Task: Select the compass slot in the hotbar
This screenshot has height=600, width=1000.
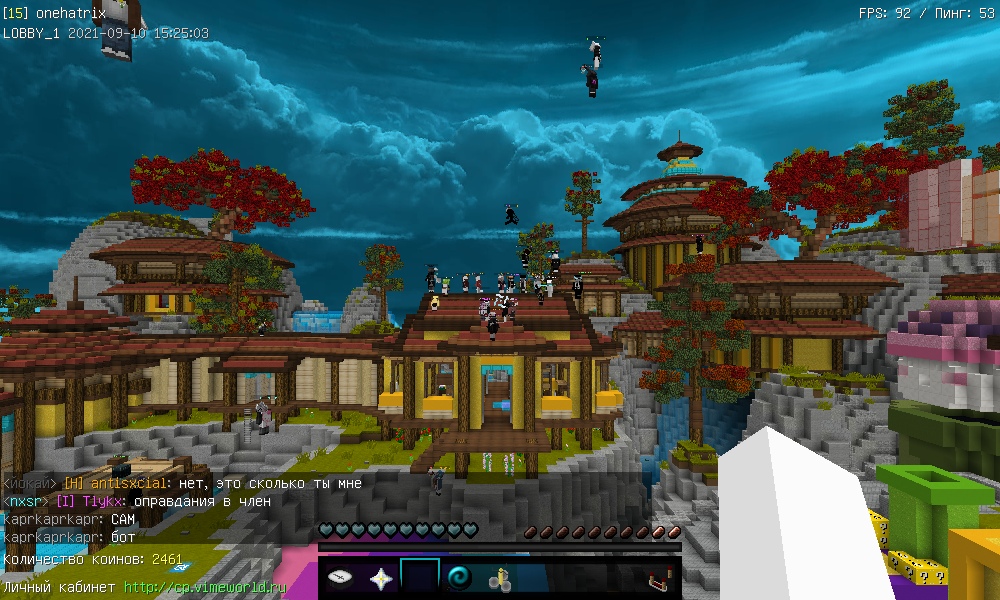Action: click(x=340, y=578)
